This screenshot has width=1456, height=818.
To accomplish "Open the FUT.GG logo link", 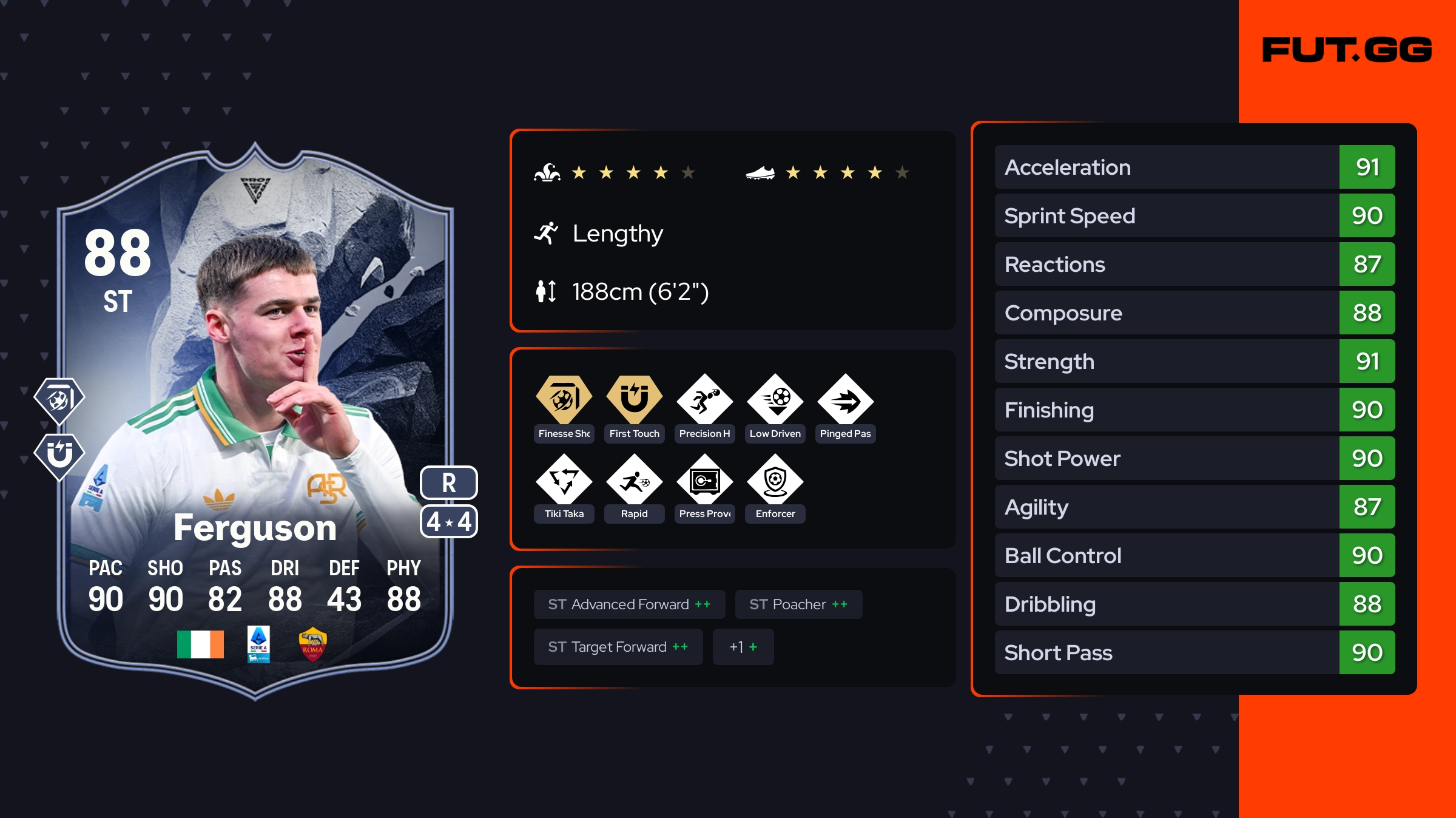I will tap(1347, 50).
